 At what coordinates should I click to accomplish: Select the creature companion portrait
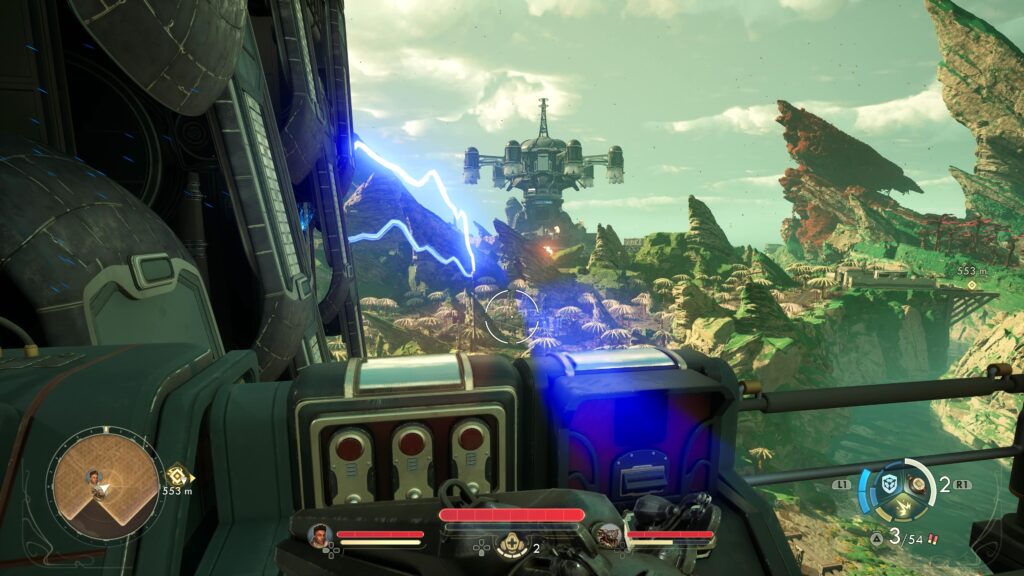point(607,536)
